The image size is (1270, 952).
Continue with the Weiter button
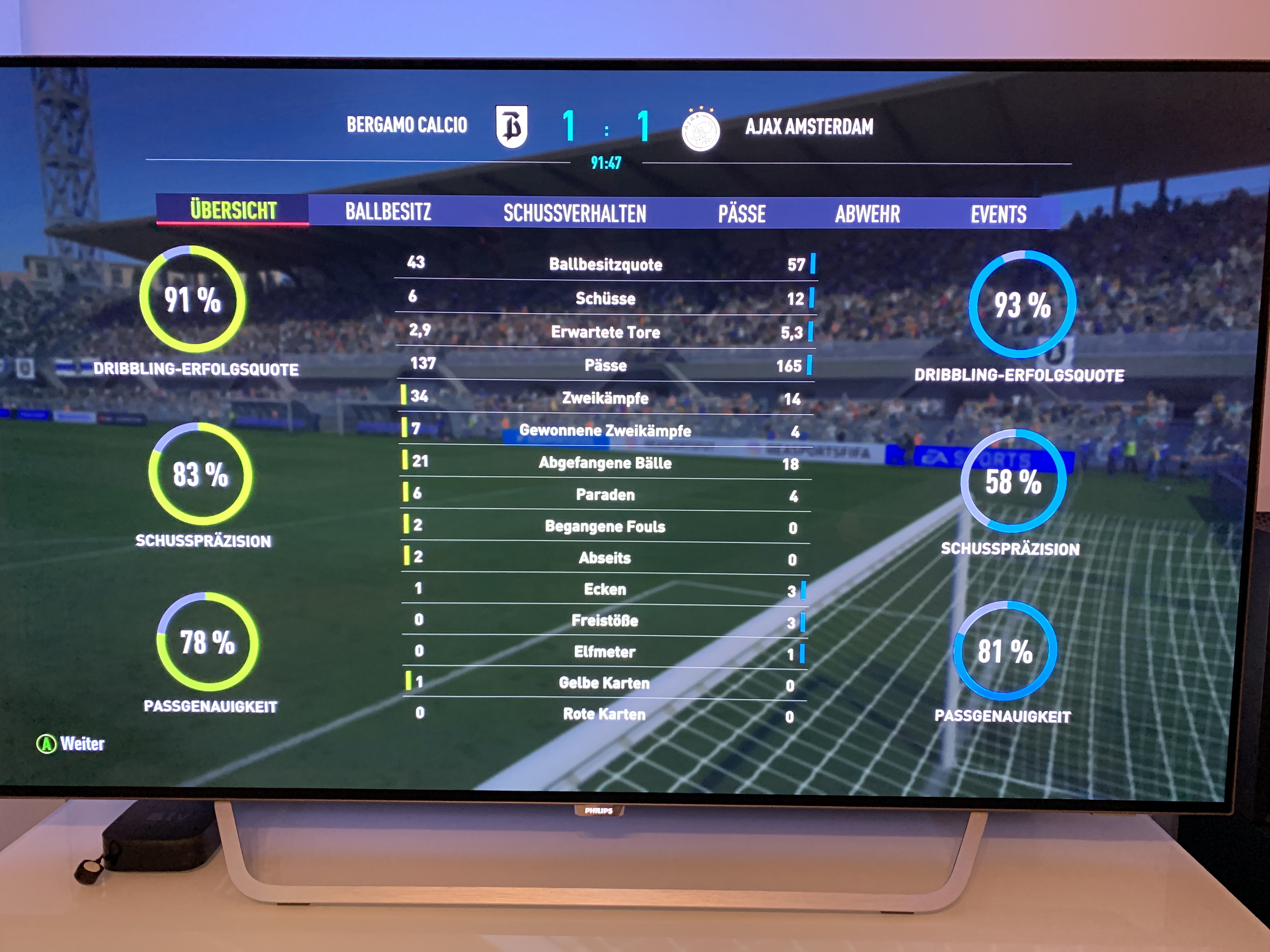point(71,744)
